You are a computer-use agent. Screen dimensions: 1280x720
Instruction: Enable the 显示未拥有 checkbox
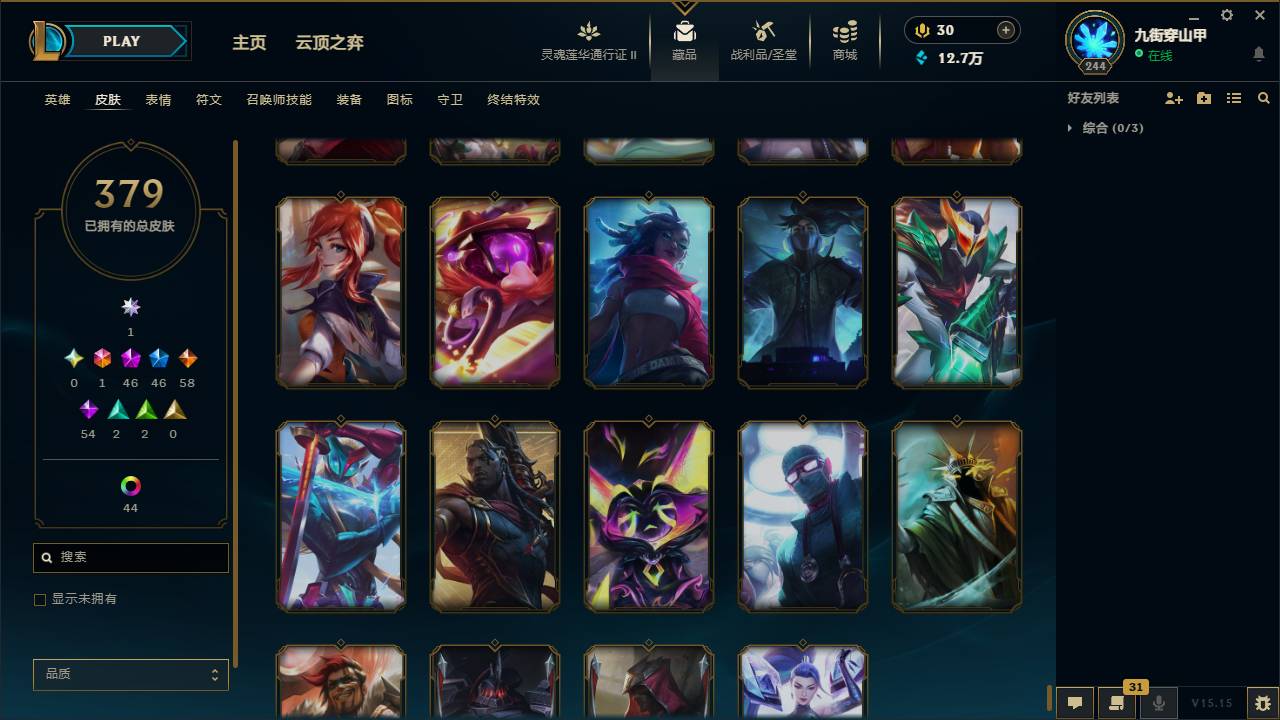[x=40, y=599]
